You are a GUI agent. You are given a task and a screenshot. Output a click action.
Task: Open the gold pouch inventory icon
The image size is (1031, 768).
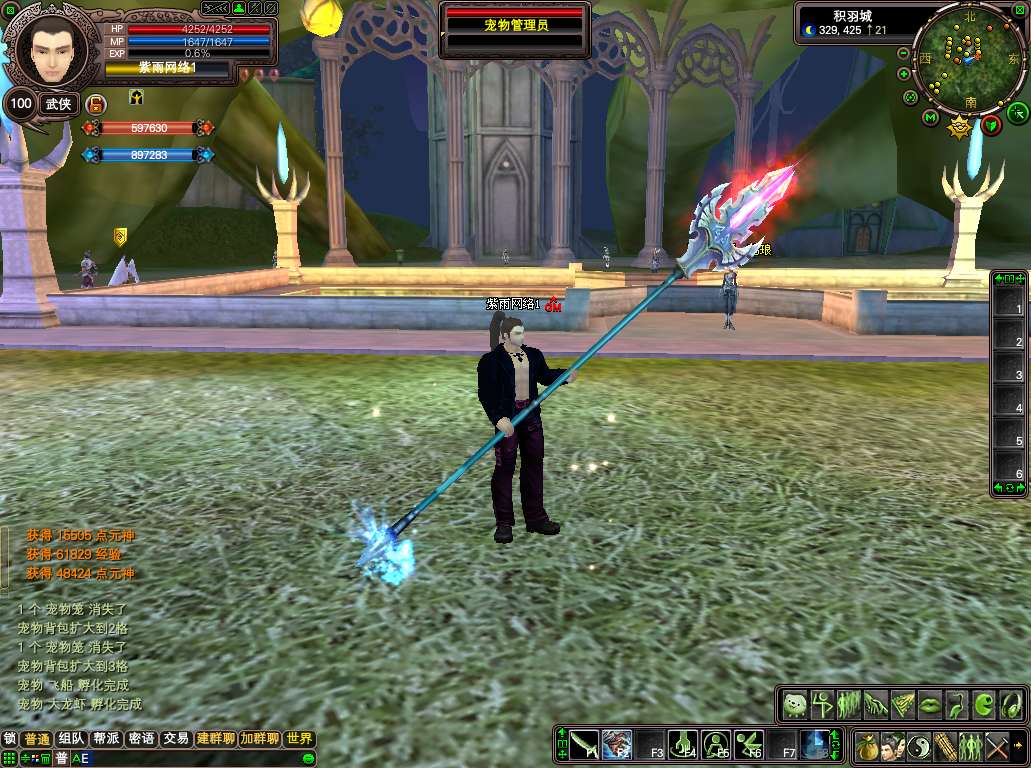(x=866, y=745)
